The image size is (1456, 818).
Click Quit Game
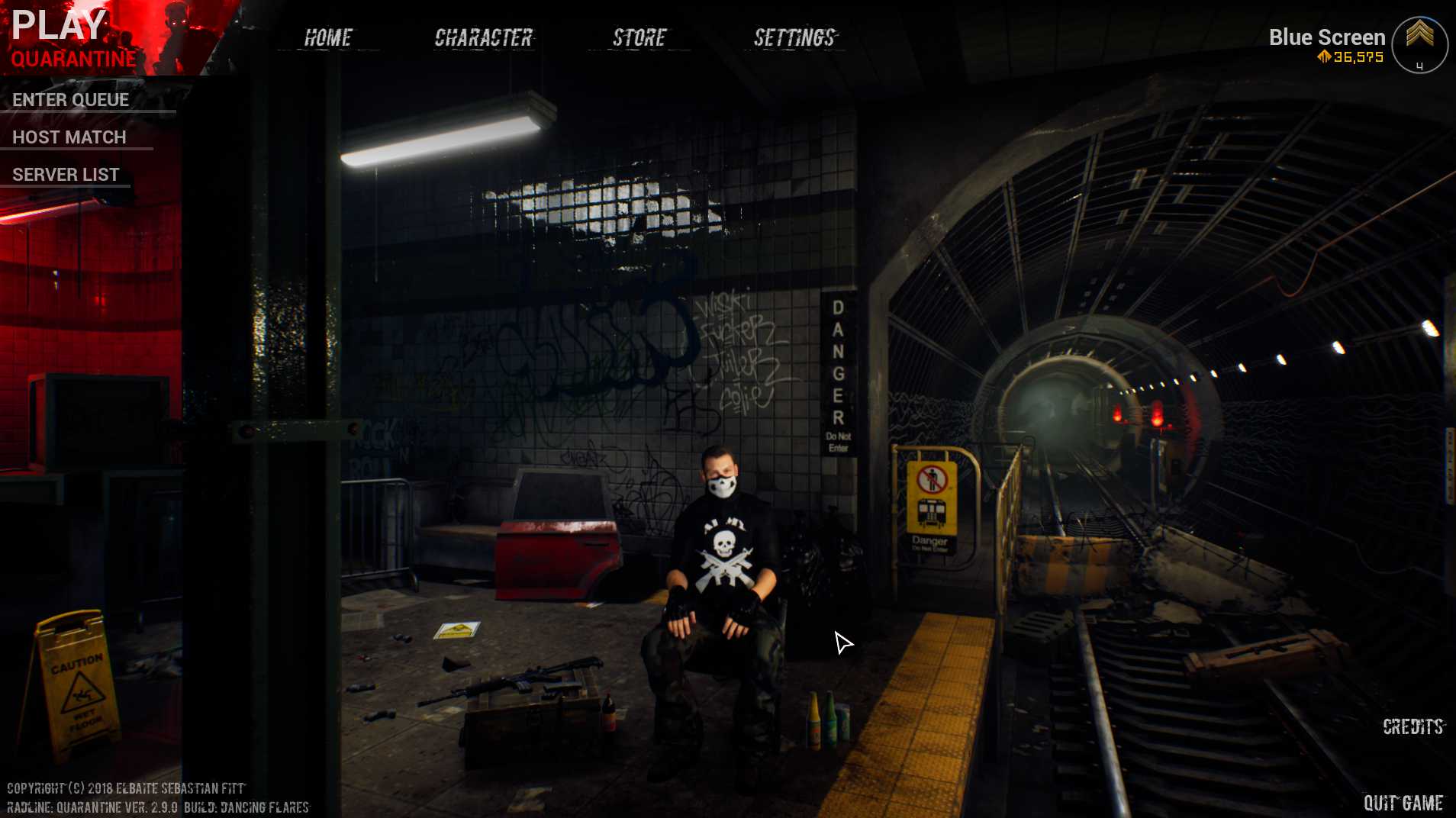click(x=1403, y=803)
